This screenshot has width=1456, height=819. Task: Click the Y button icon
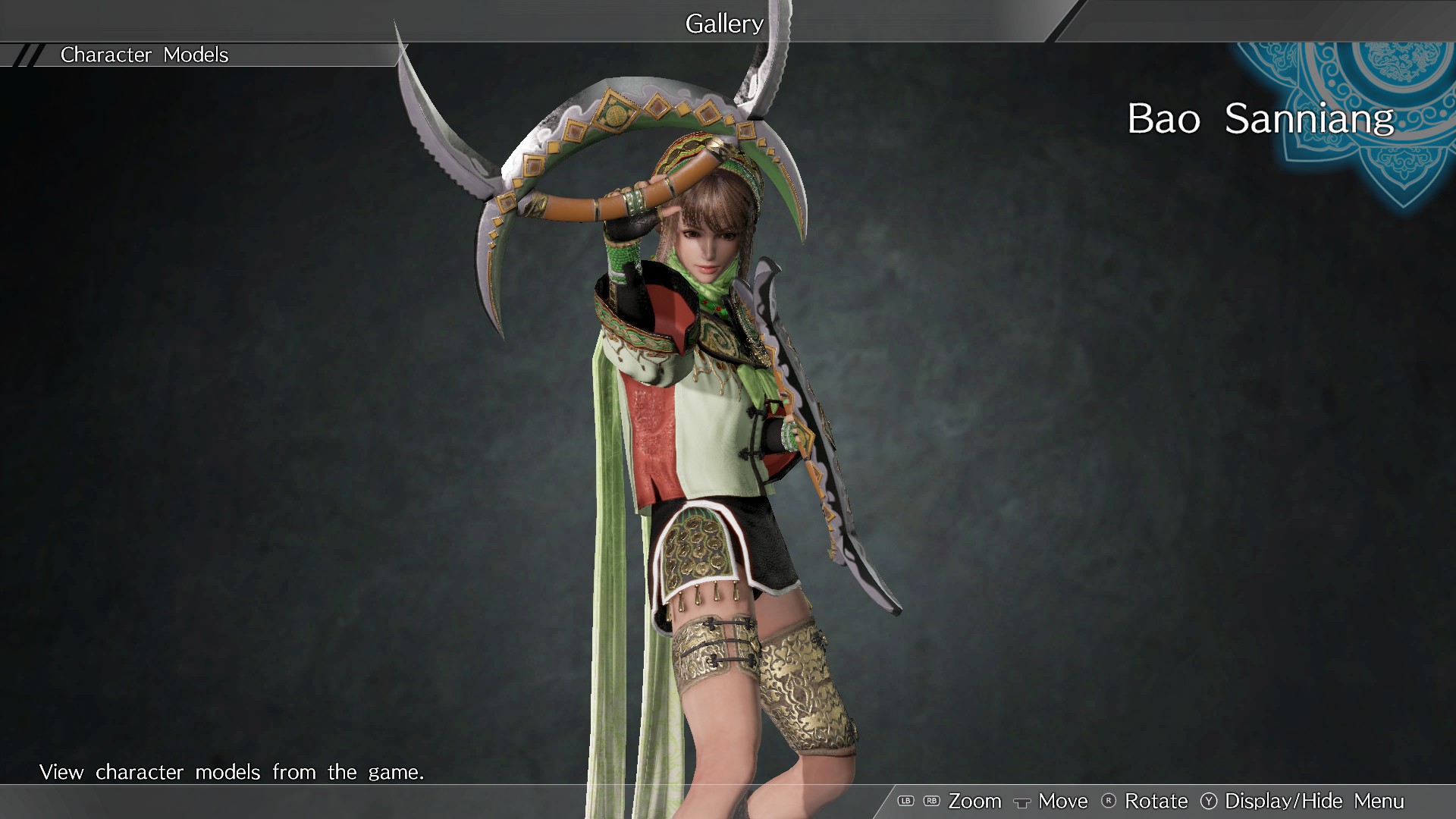(1208, 801)
